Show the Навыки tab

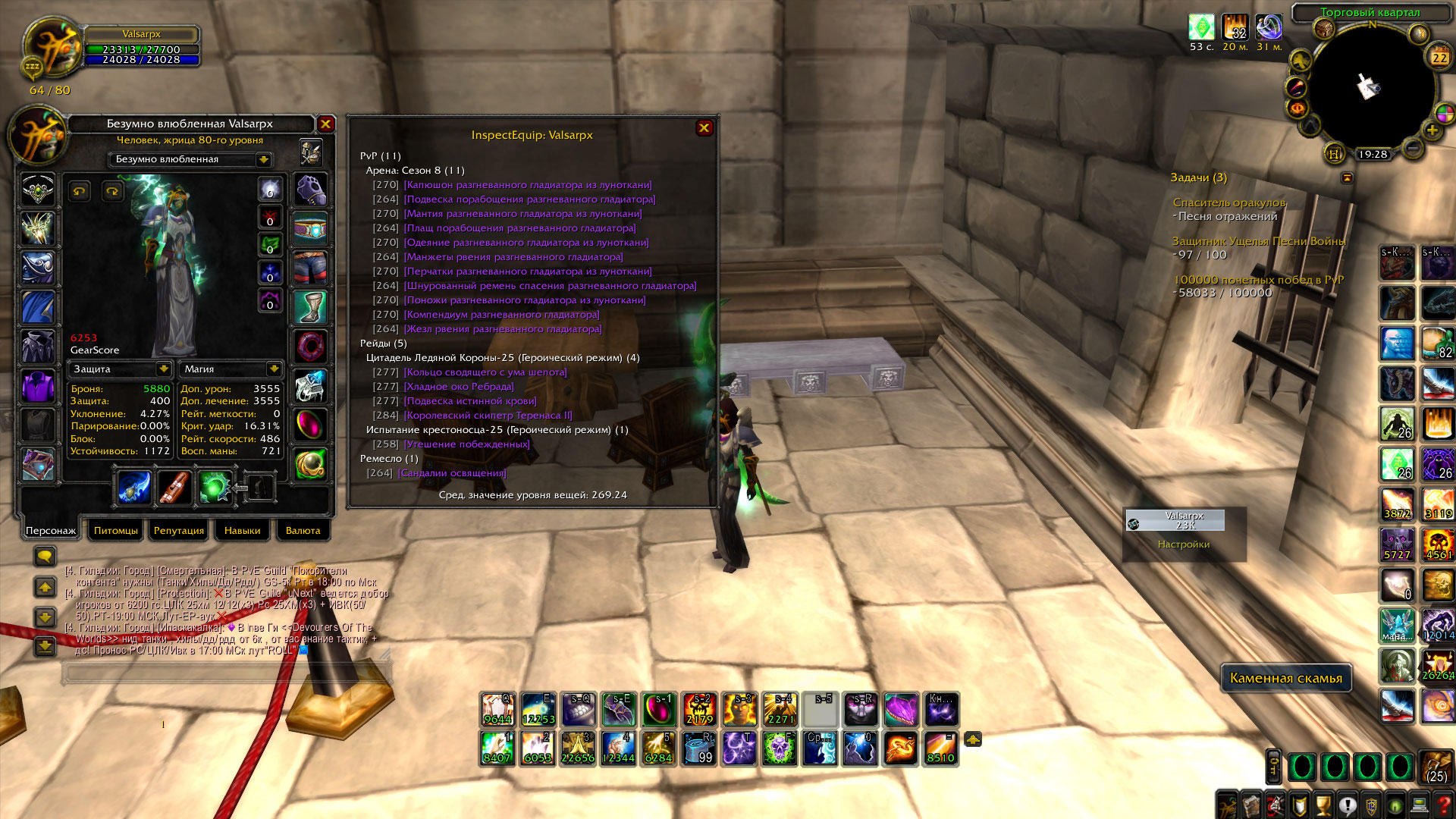242,531
